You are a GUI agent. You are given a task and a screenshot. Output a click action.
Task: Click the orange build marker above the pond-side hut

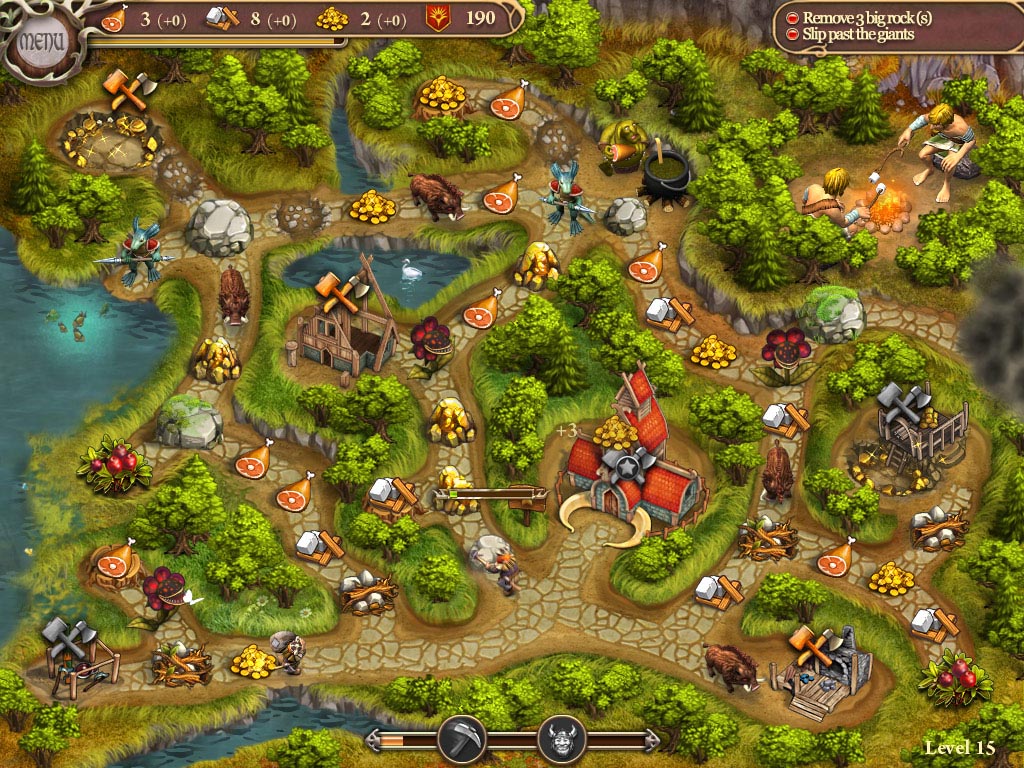pyautogui.click(x=337, y=291)
